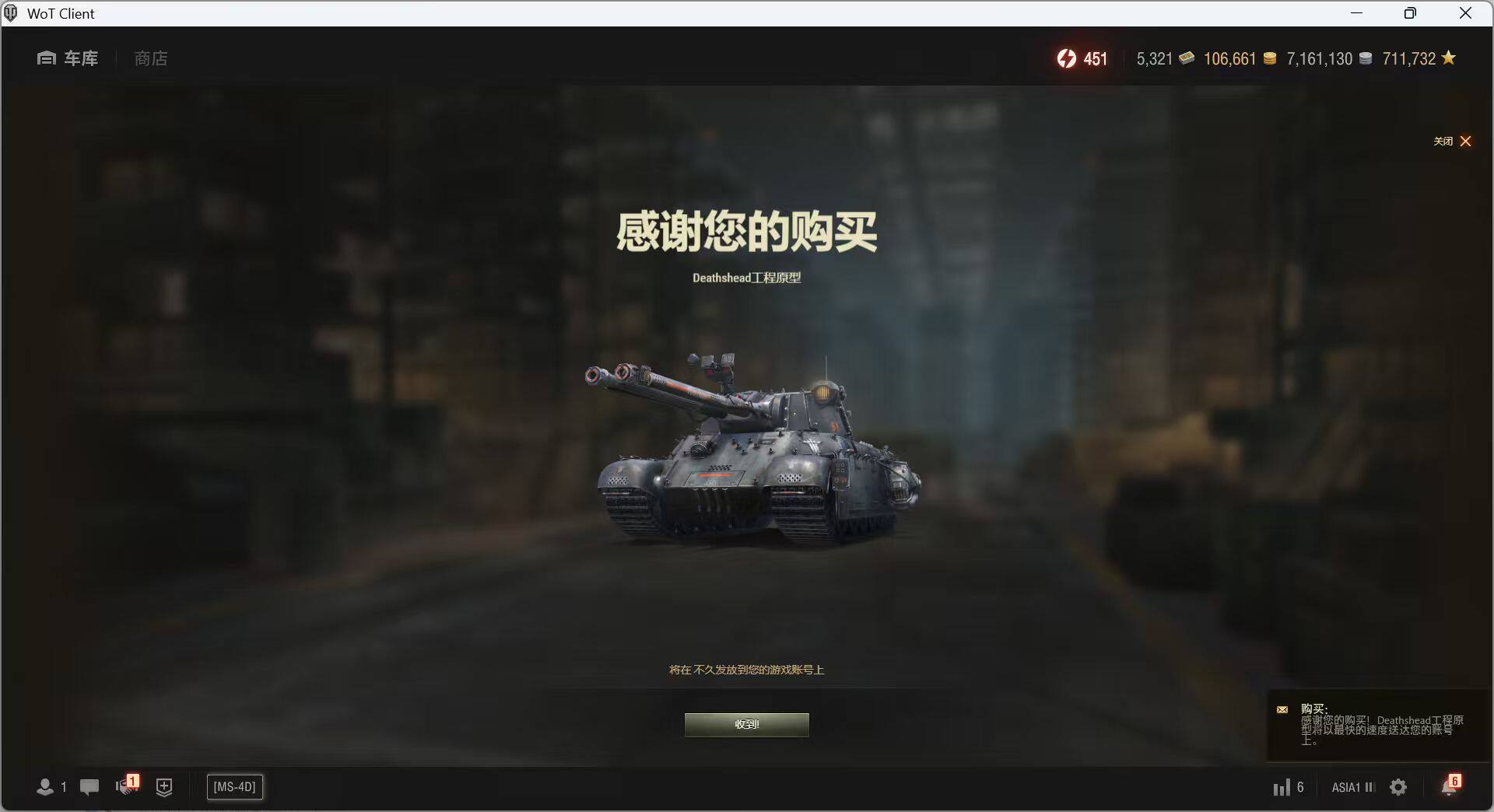Click the 关闭 close link
1494x812 pixels.
click(x=1443, y=141)
